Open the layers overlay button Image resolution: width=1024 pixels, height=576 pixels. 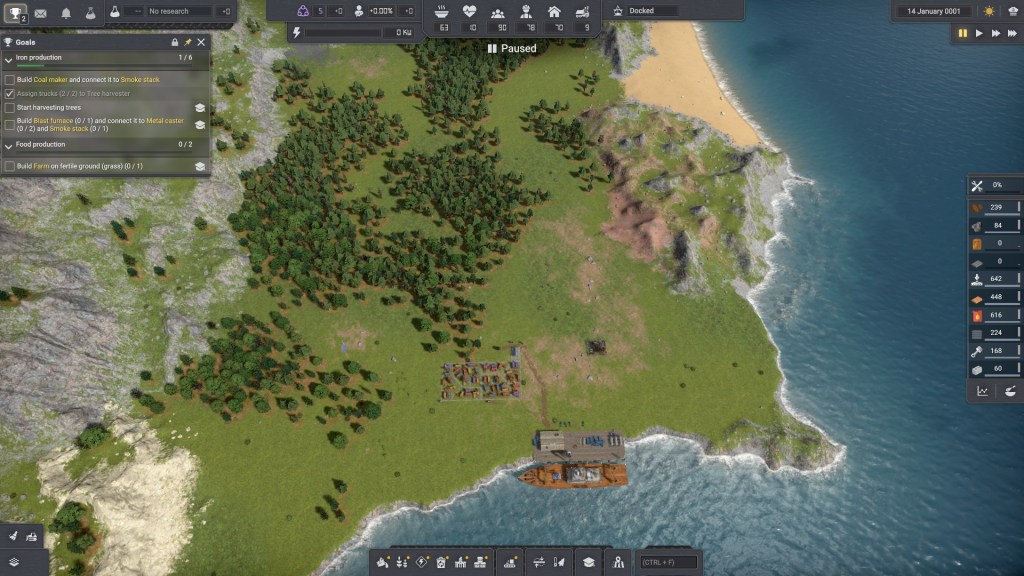click(x=14, y=562)
